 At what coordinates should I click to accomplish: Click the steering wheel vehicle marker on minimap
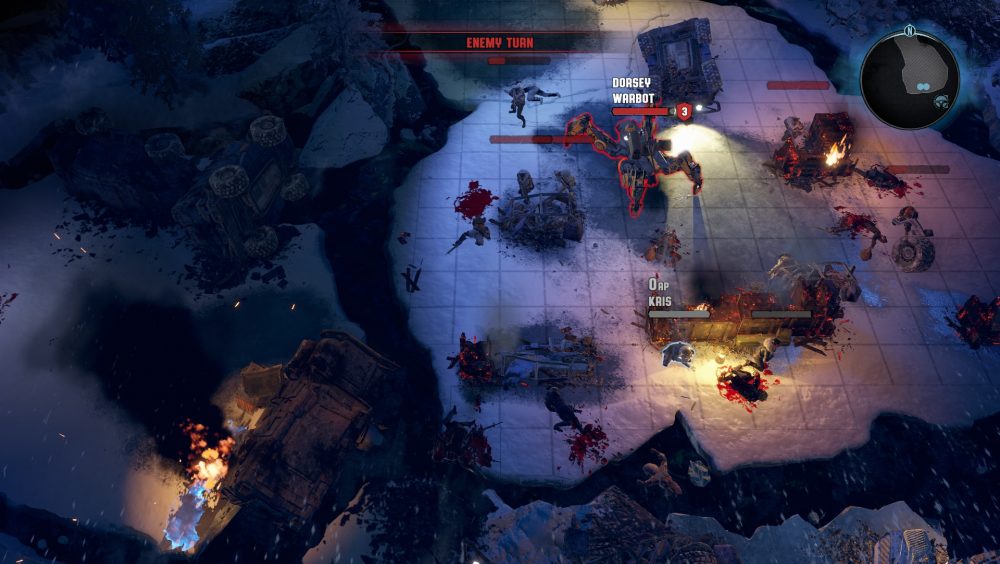pos(942,101)
